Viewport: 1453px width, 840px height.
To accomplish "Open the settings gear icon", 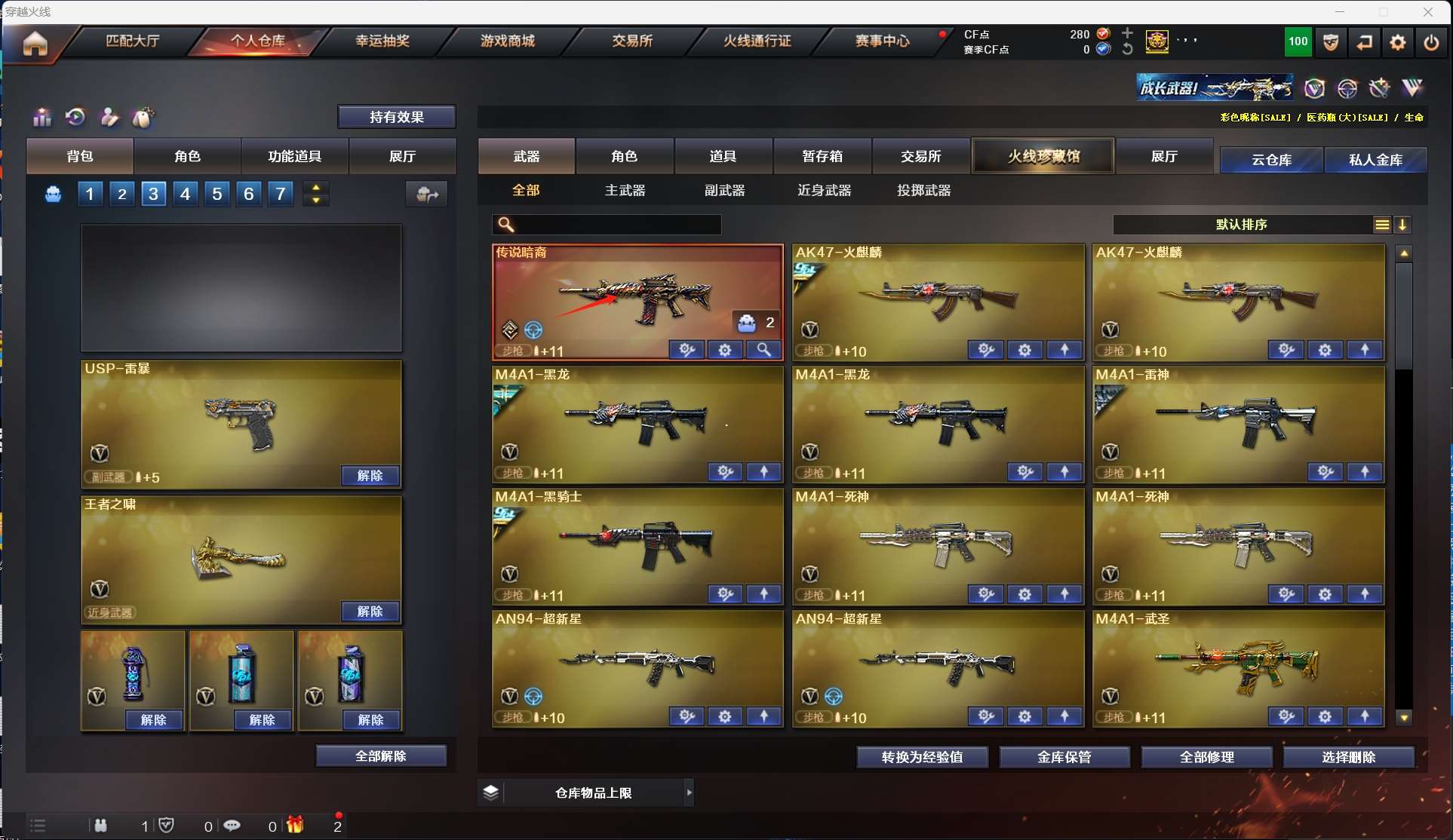I will (x=1397, y=42).
